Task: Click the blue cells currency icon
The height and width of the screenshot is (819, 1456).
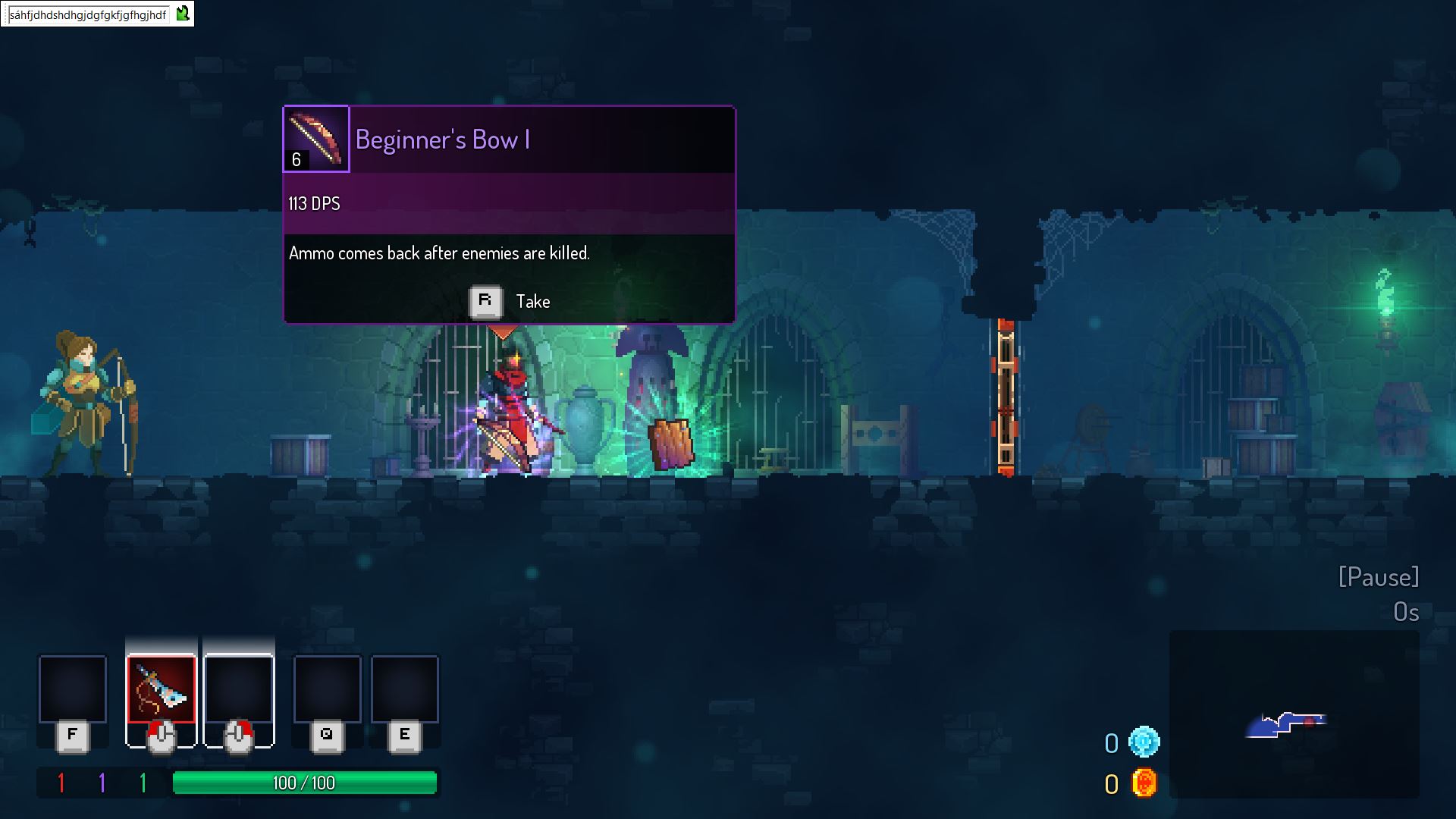Action: tap(1144, 742)
